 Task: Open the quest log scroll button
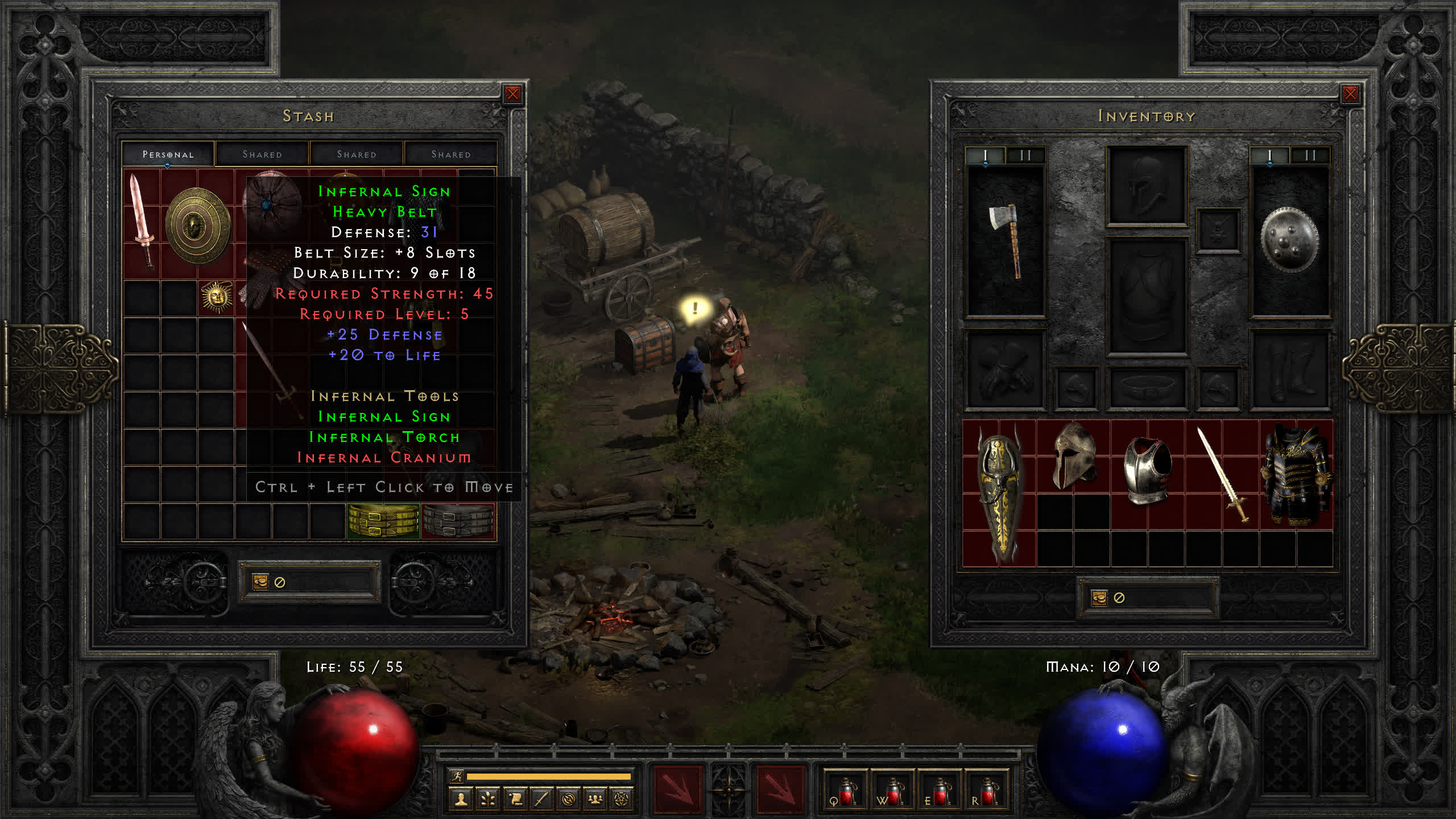tap(515, 800)
